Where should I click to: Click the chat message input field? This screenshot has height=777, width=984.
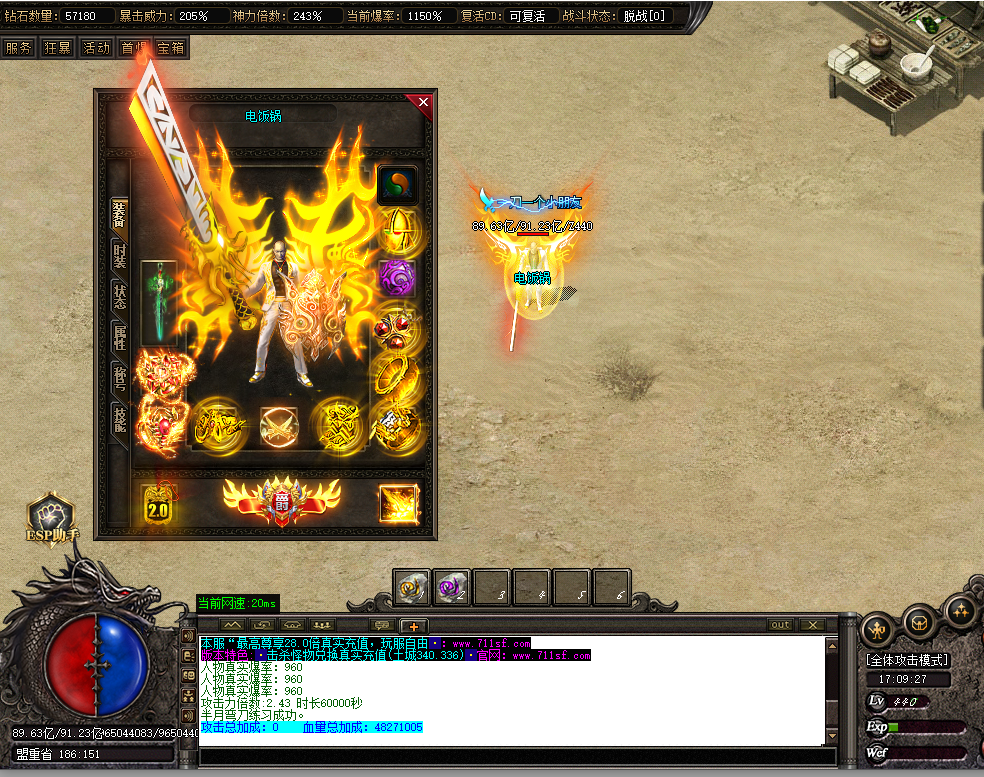510,754
